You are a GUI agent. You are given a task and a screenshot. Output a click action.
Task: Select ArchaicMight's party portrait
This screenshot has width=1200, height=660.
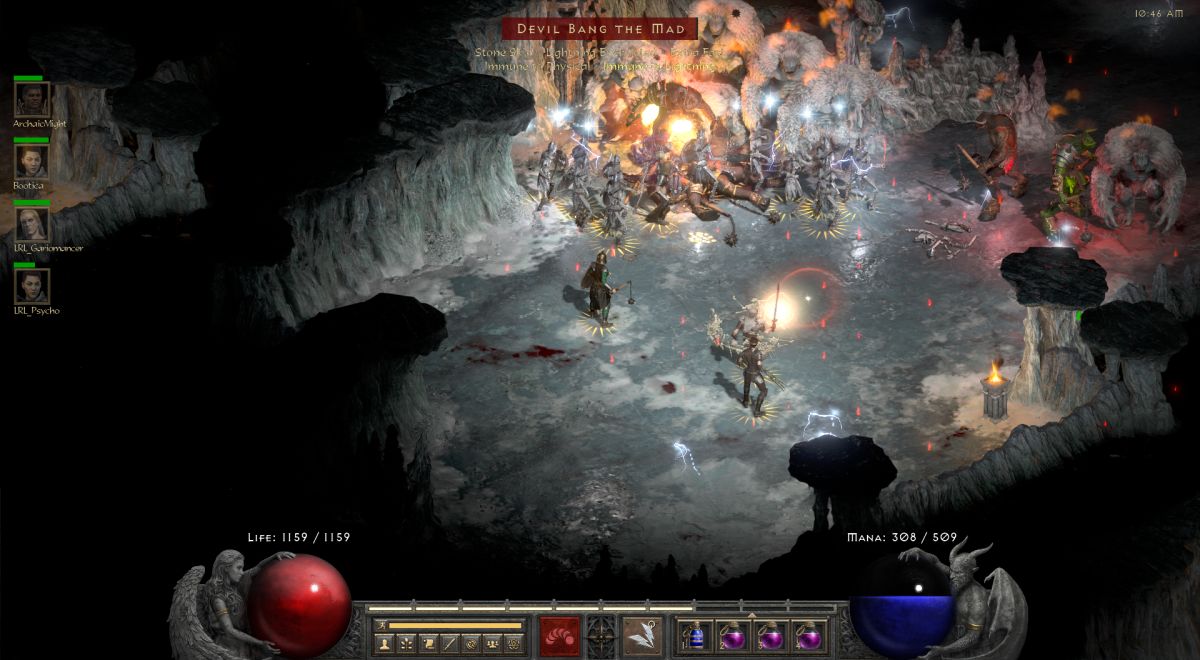[x=32, y=99]
